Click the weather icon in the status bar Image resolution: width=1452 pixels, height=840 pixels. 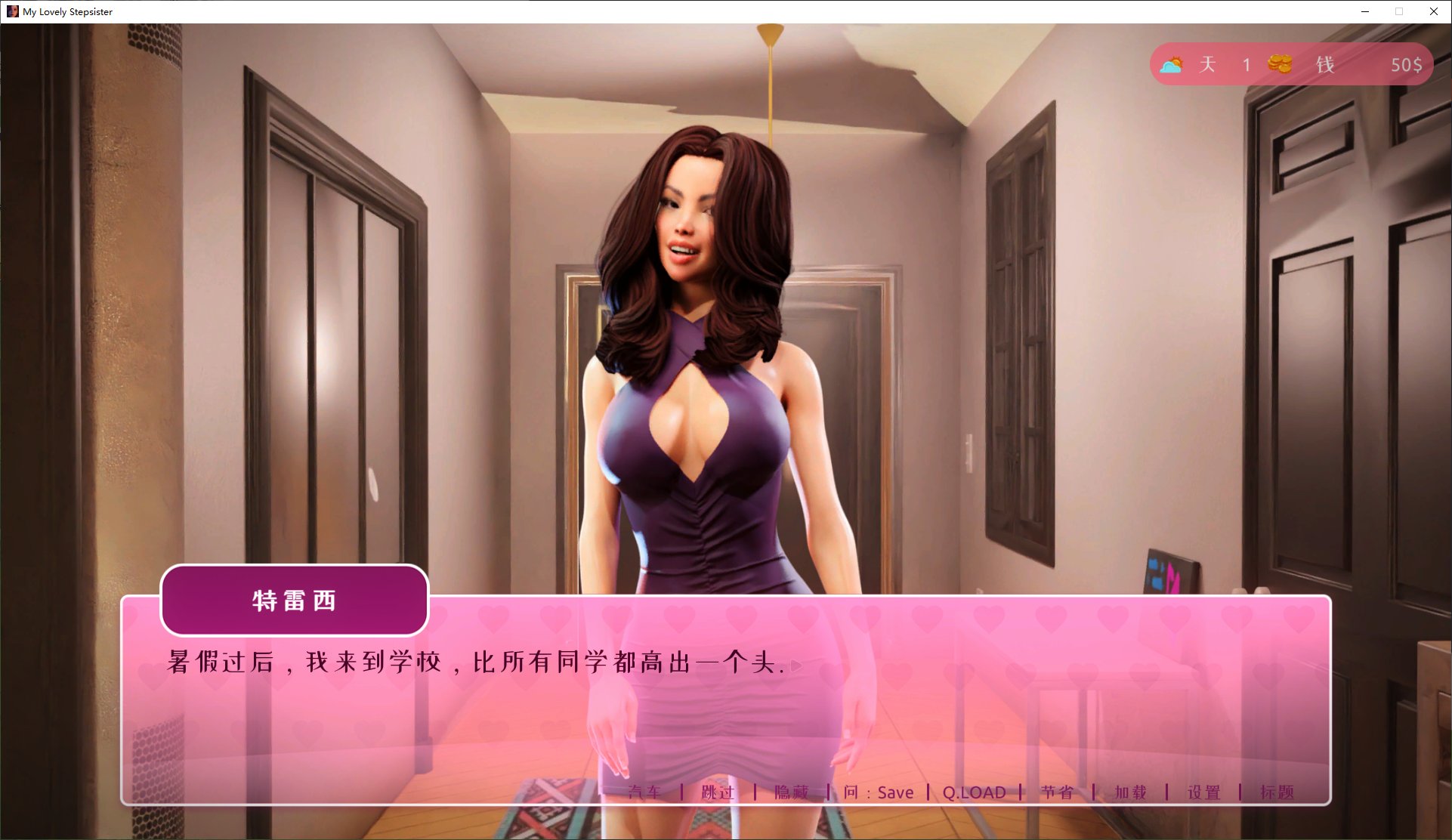click(1173, 64)
